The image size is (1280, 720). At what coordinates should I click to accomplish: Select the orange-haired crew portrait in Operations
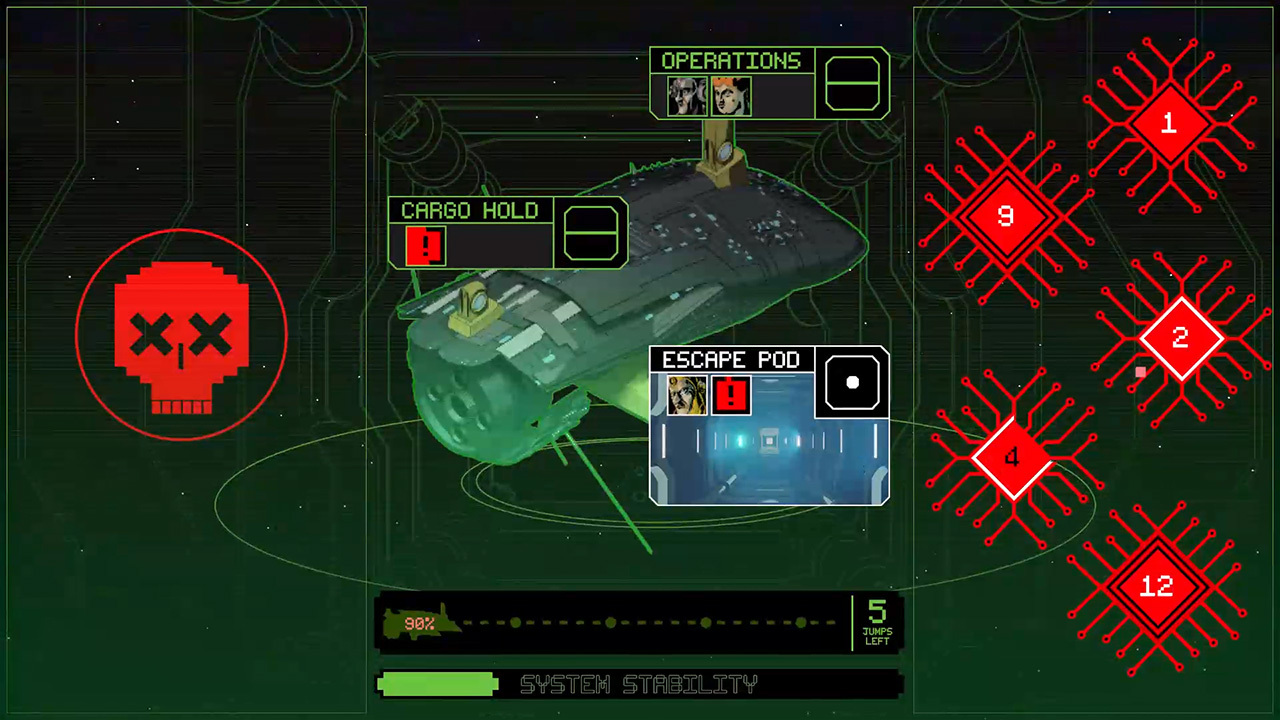click(731, 95)
